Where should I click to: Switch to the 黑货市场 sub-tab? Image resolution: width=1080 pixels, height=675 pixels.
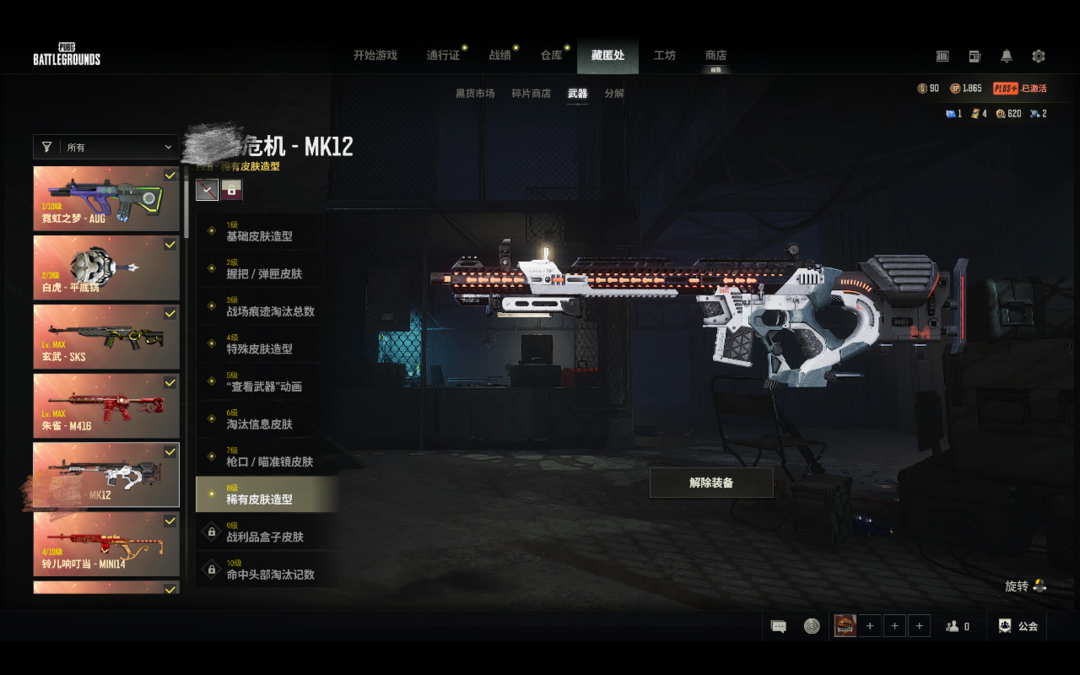click(475, 93)
